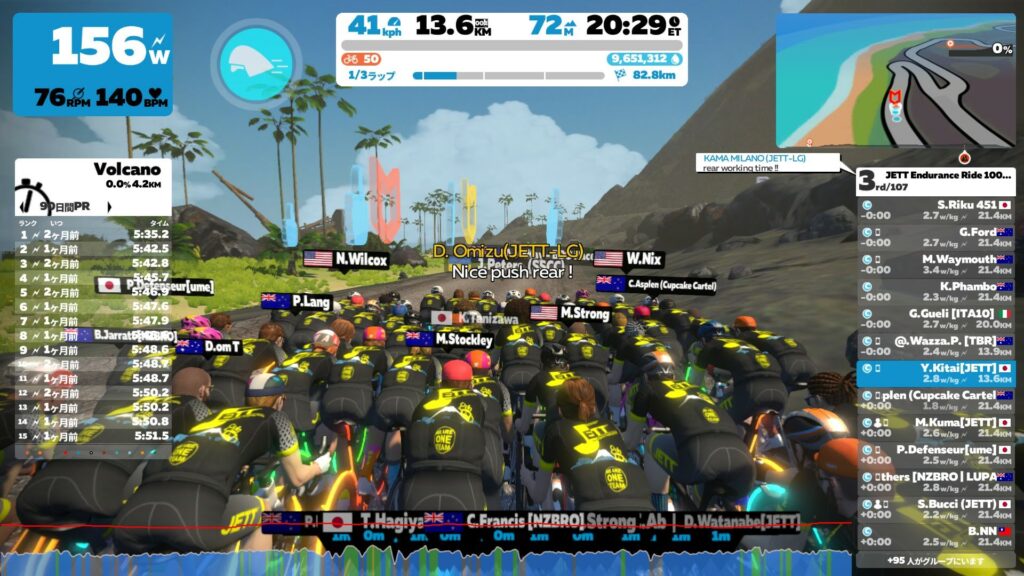Expand the +95 riders in group row

[x=935, y=560]
